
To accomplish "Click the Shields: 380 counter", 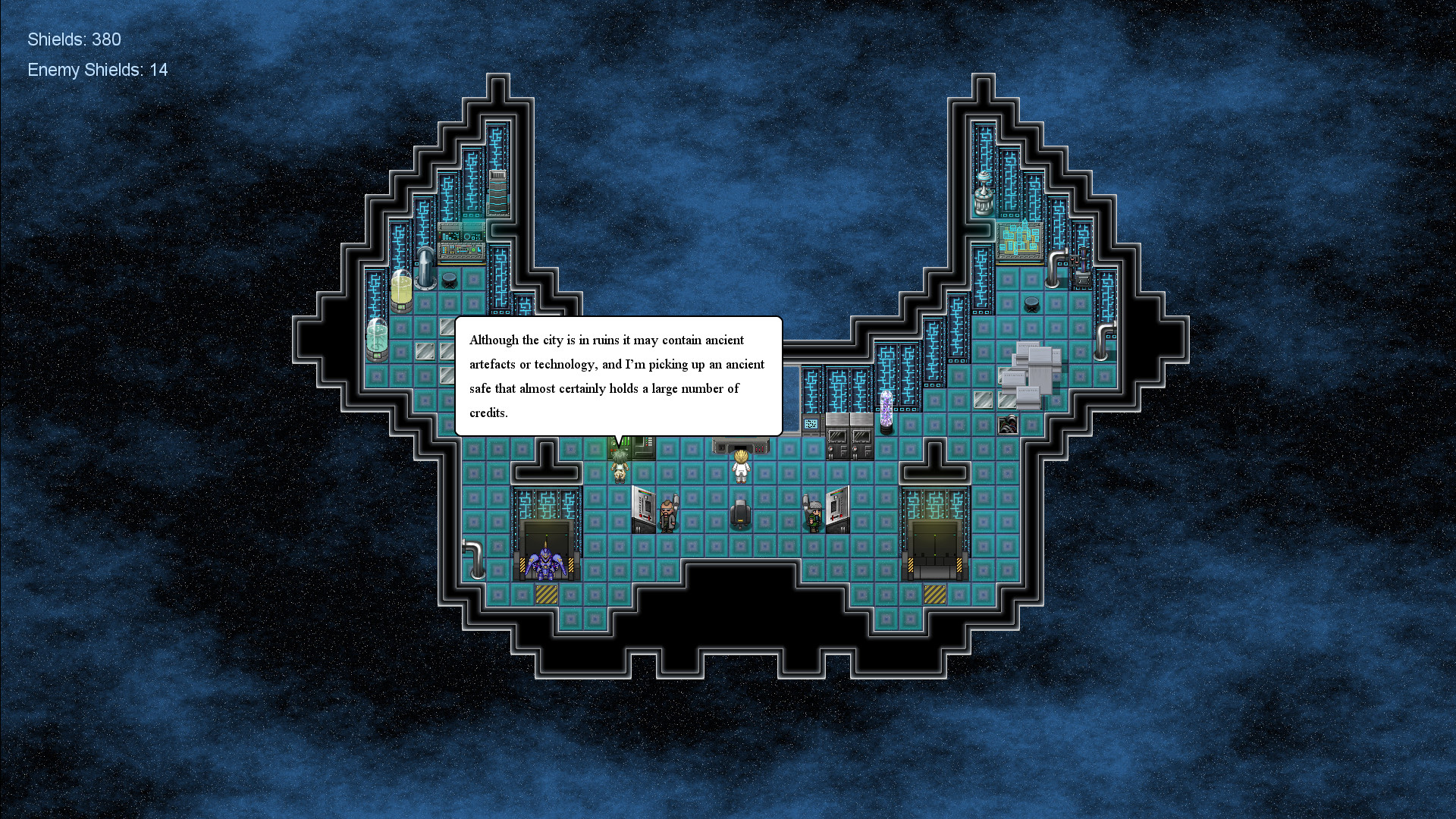I will click(74, 39).
